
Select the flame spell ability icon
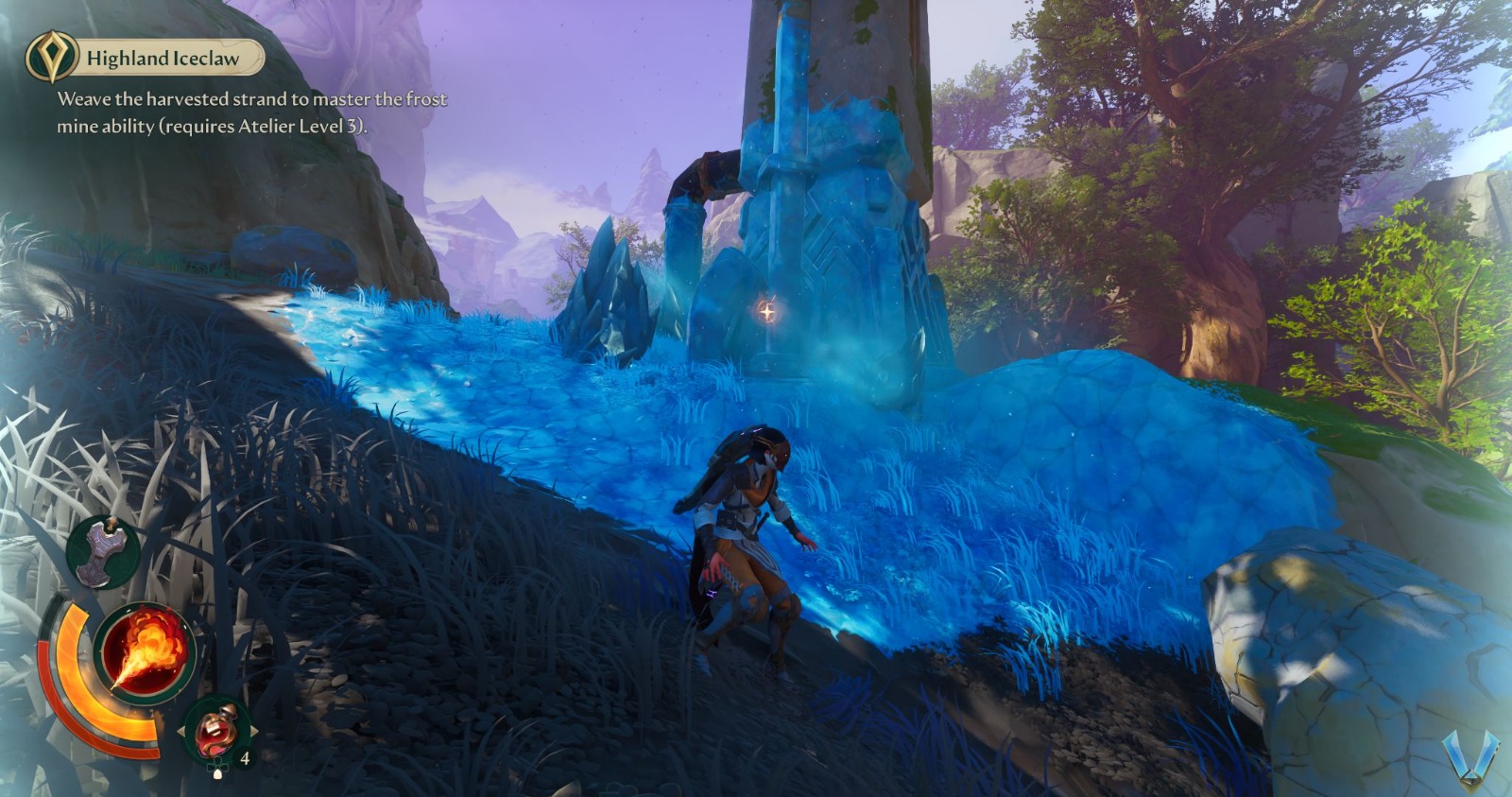pyautogui.click(x=146, y=653)
